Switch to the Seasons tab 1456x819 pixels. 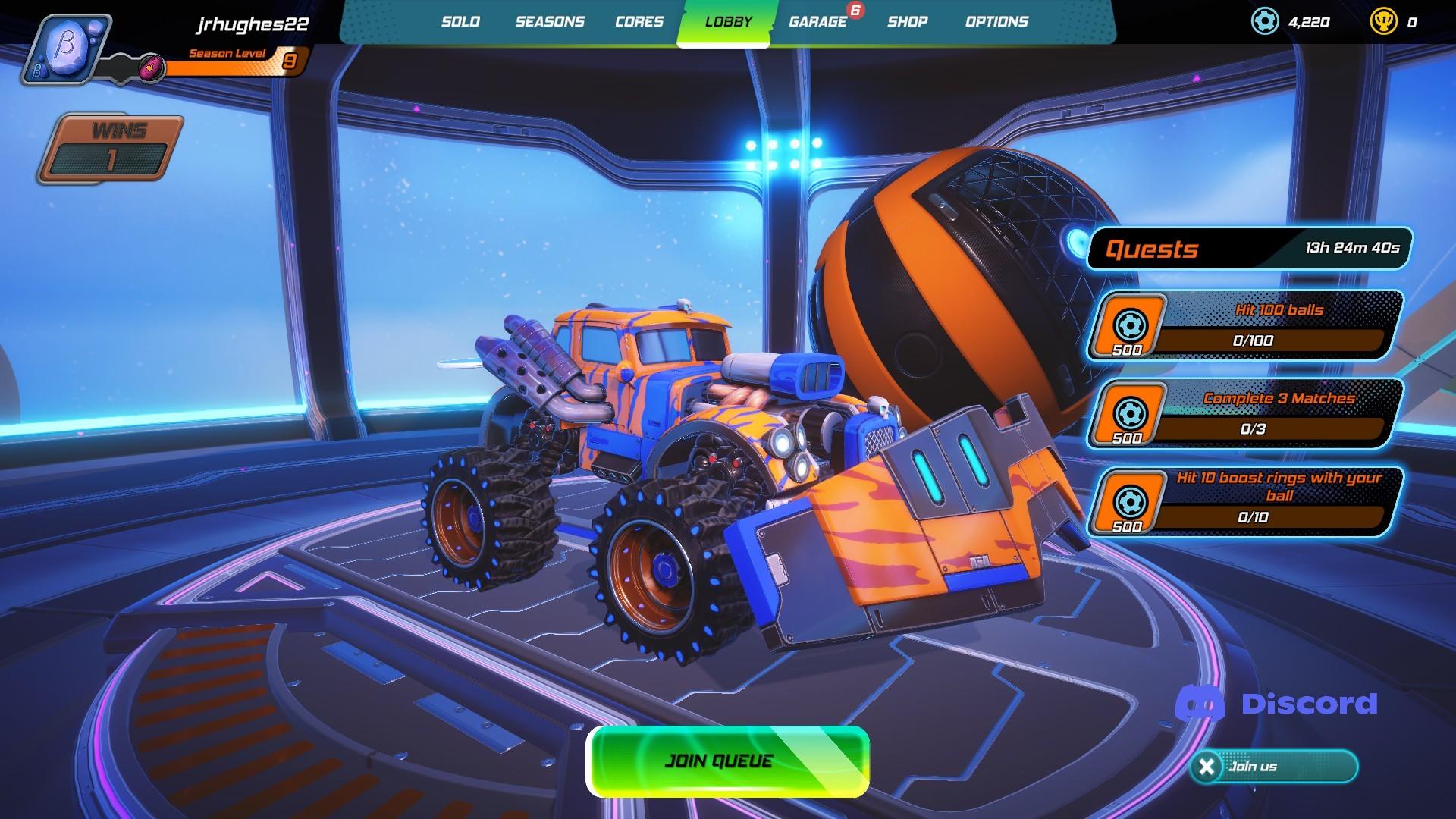pyautogui.click(x=550, y=22)
